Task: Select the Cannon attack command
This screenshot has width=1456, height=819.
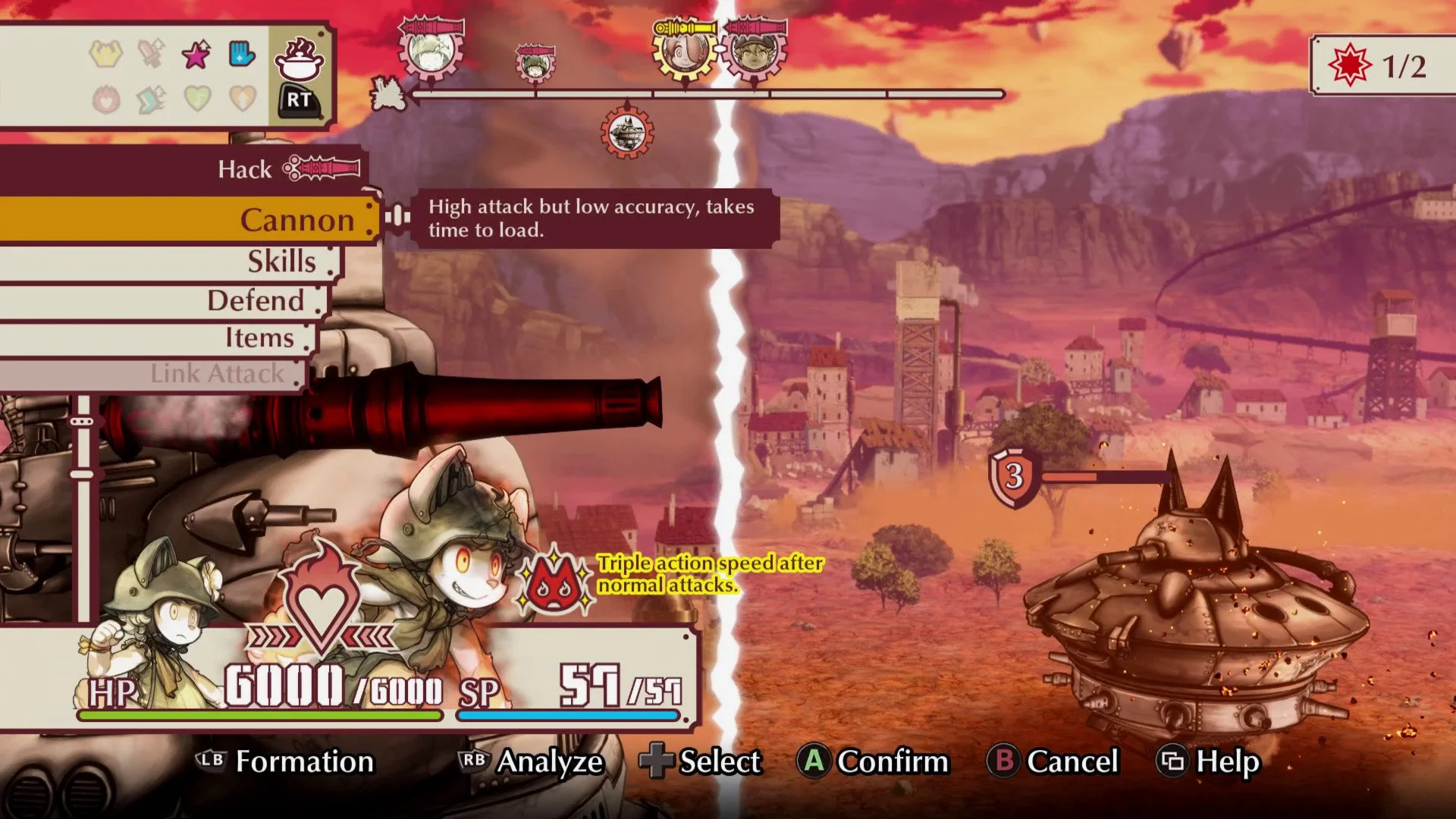Action: 296,221
